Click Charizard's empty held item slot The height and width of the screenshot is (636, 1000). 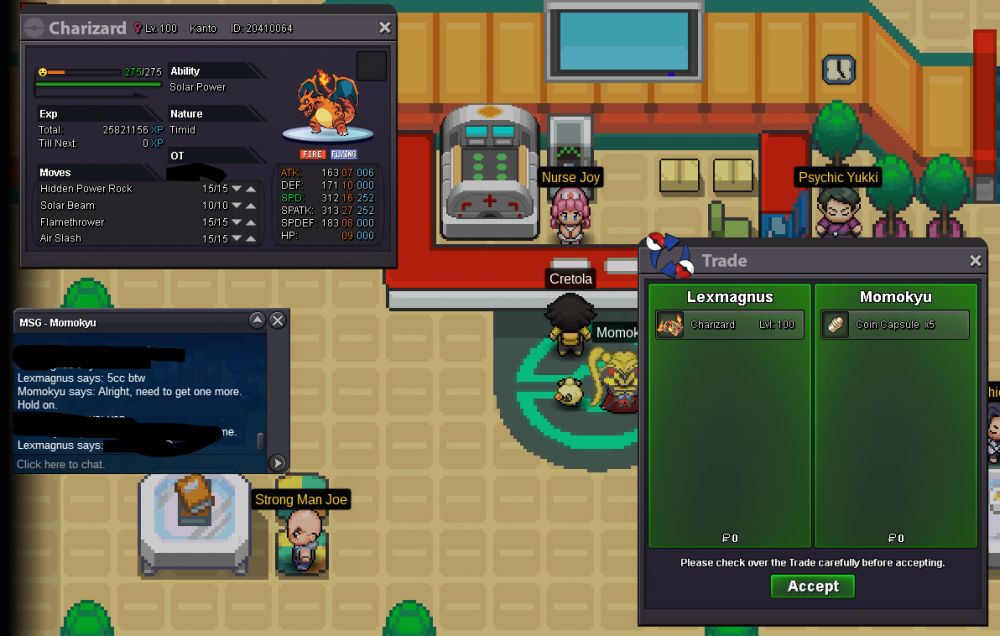coord(371,67)
